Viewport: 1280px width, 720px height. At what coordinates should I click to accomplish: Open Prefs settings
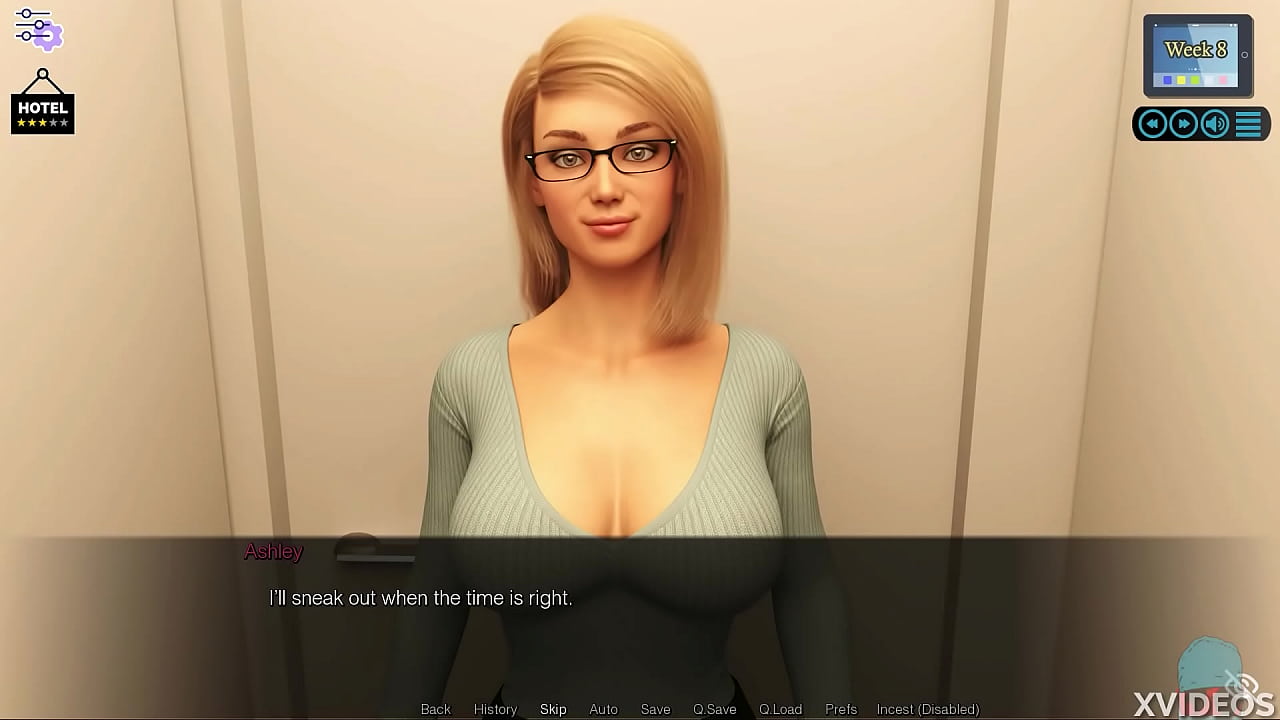841,709
